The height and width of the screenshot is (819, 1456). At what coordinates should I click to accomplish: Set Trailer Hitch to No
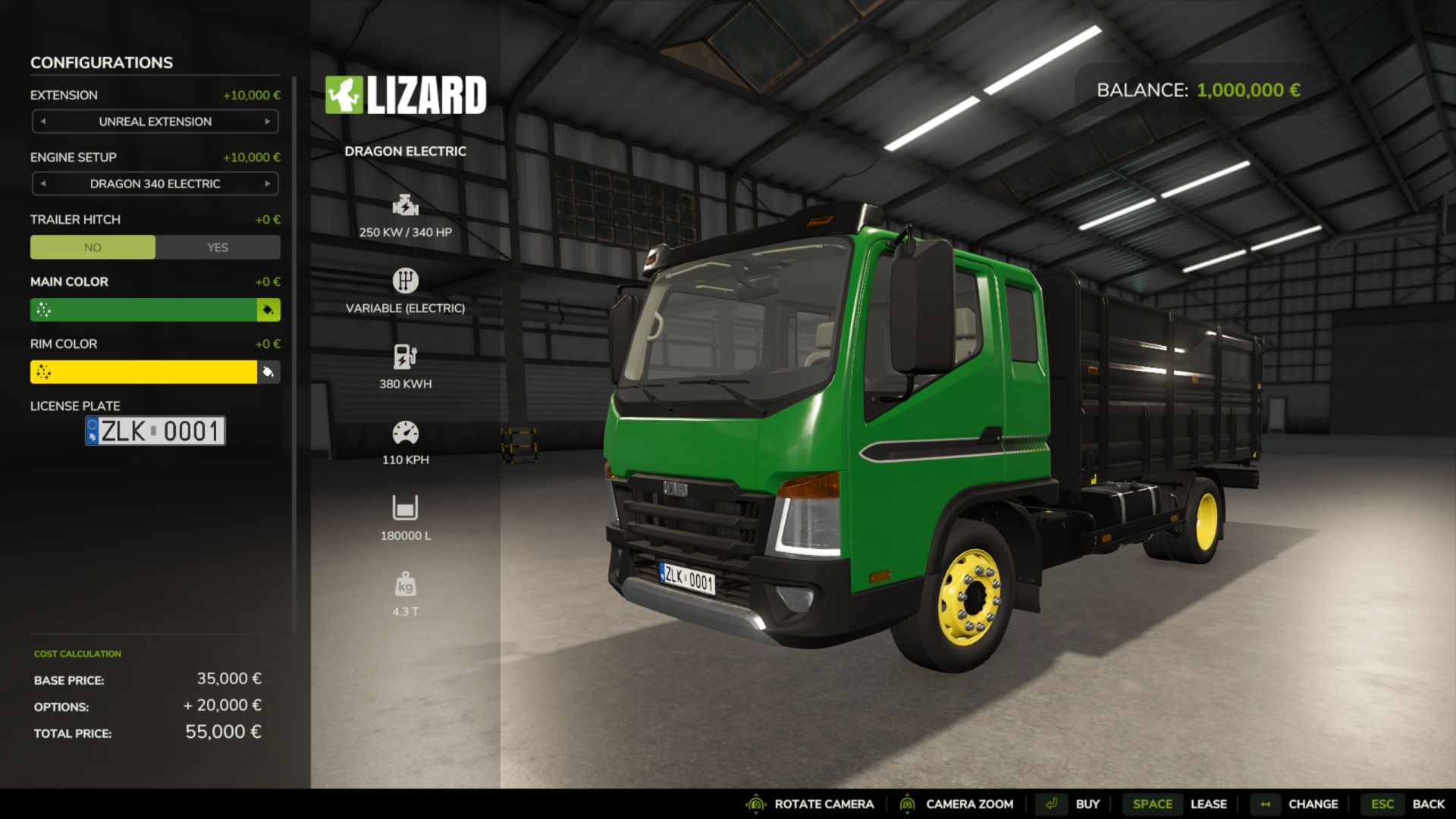[x=93, y=247]
